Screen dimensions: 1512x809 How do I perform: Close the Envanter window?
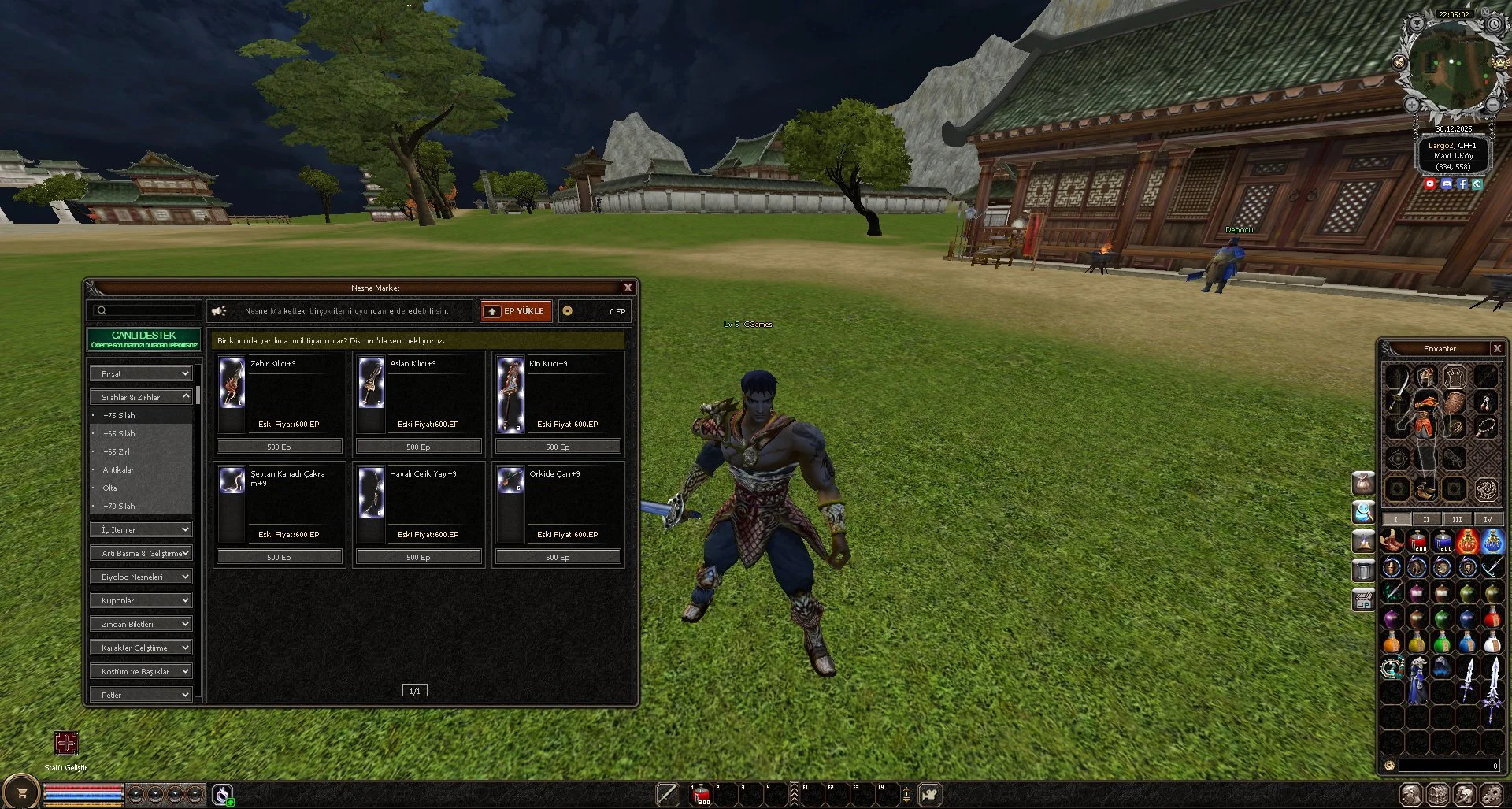pos(1497,349)
